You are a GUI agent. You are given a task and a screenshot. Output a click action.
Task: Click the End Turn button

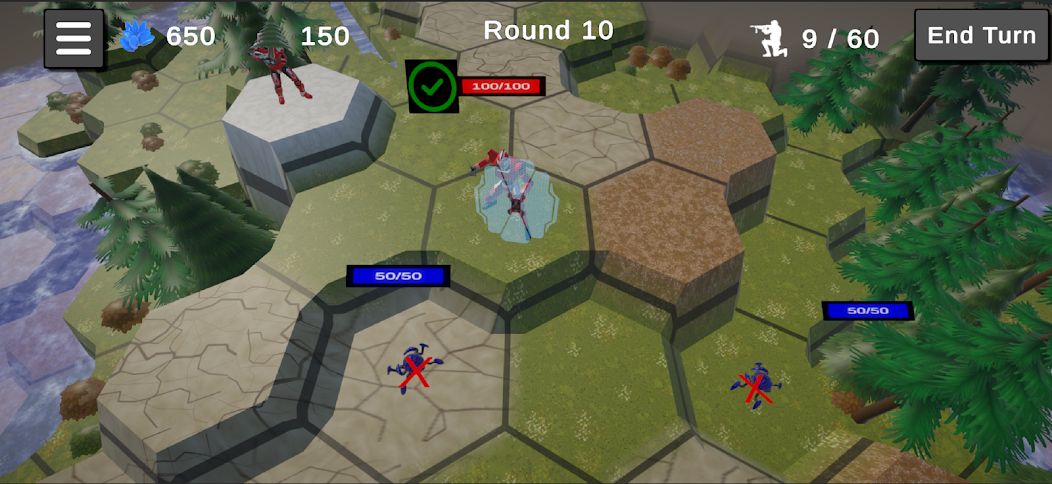click(981, 36)
